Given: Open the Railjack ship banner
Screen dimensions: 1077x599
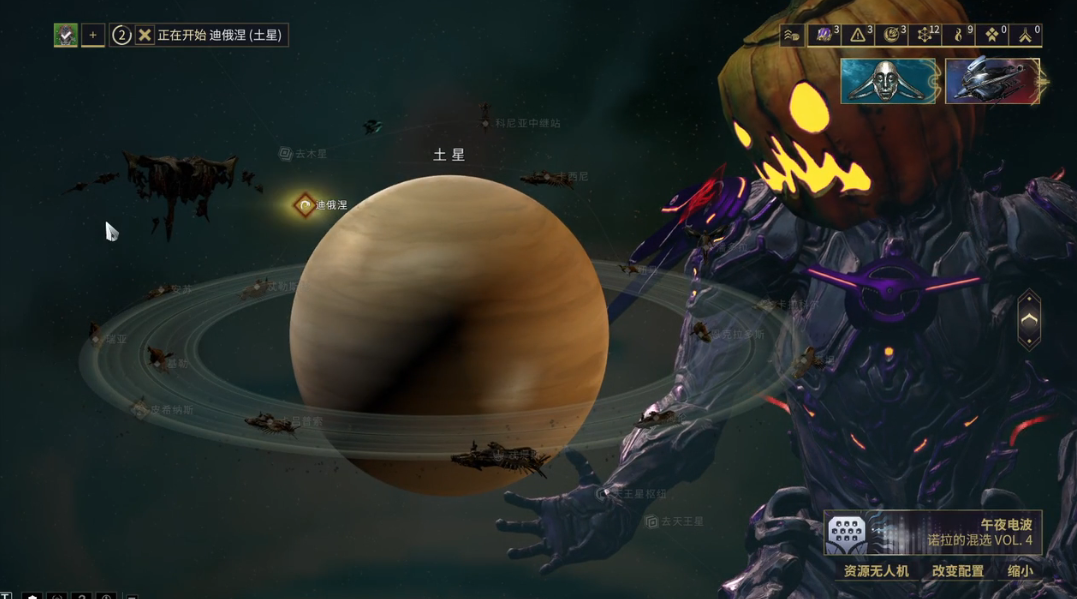Looking at the screenshot, I should [x=993, y=82].
